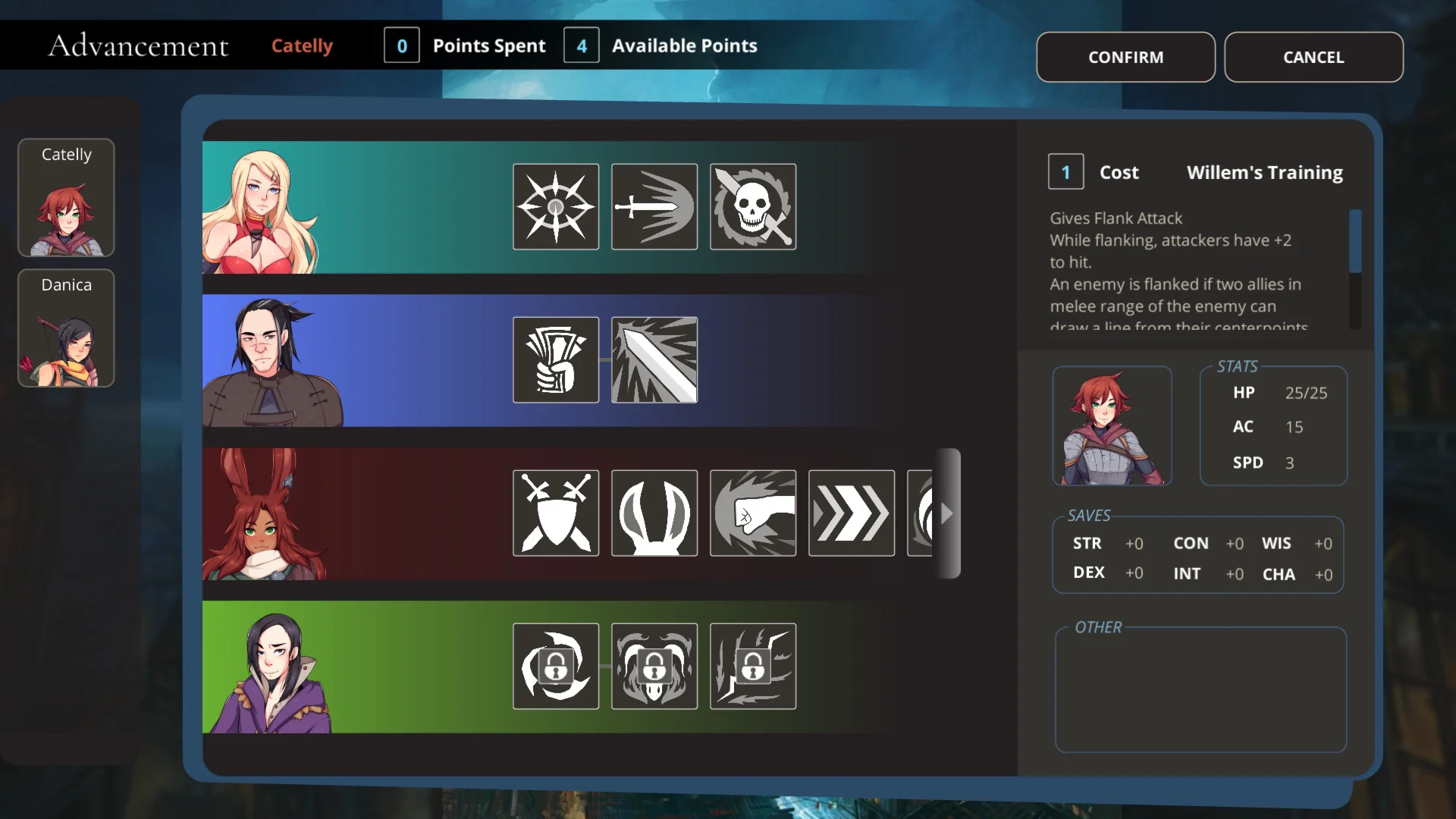Cancel the advancement screen
Screen dimensions: 1456x819
(x=1313, y=57)
